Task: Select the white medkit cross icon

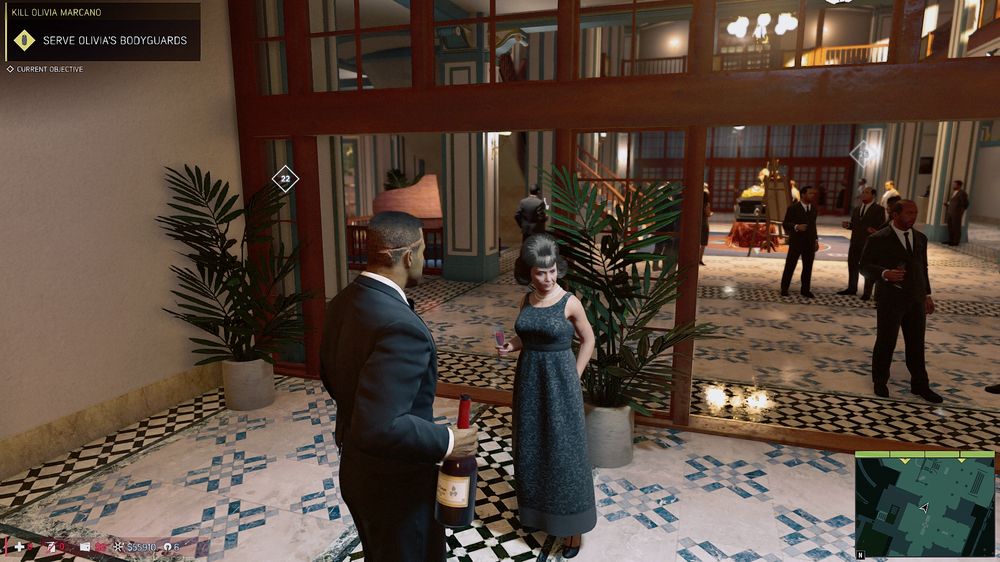Action: [17, 547]
